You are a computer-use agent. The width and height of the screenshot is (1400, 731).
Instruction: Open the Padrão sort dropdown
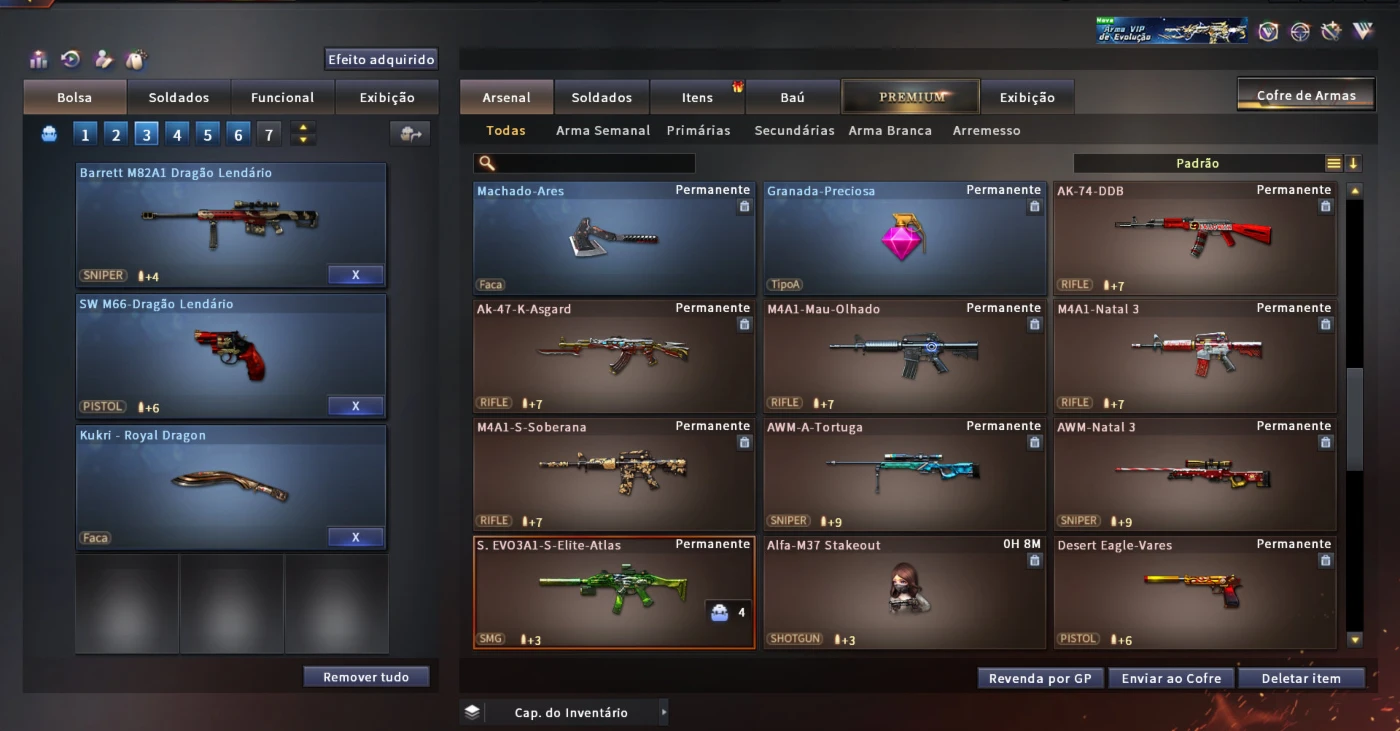pyautogui.click(x=1198, y=163)
